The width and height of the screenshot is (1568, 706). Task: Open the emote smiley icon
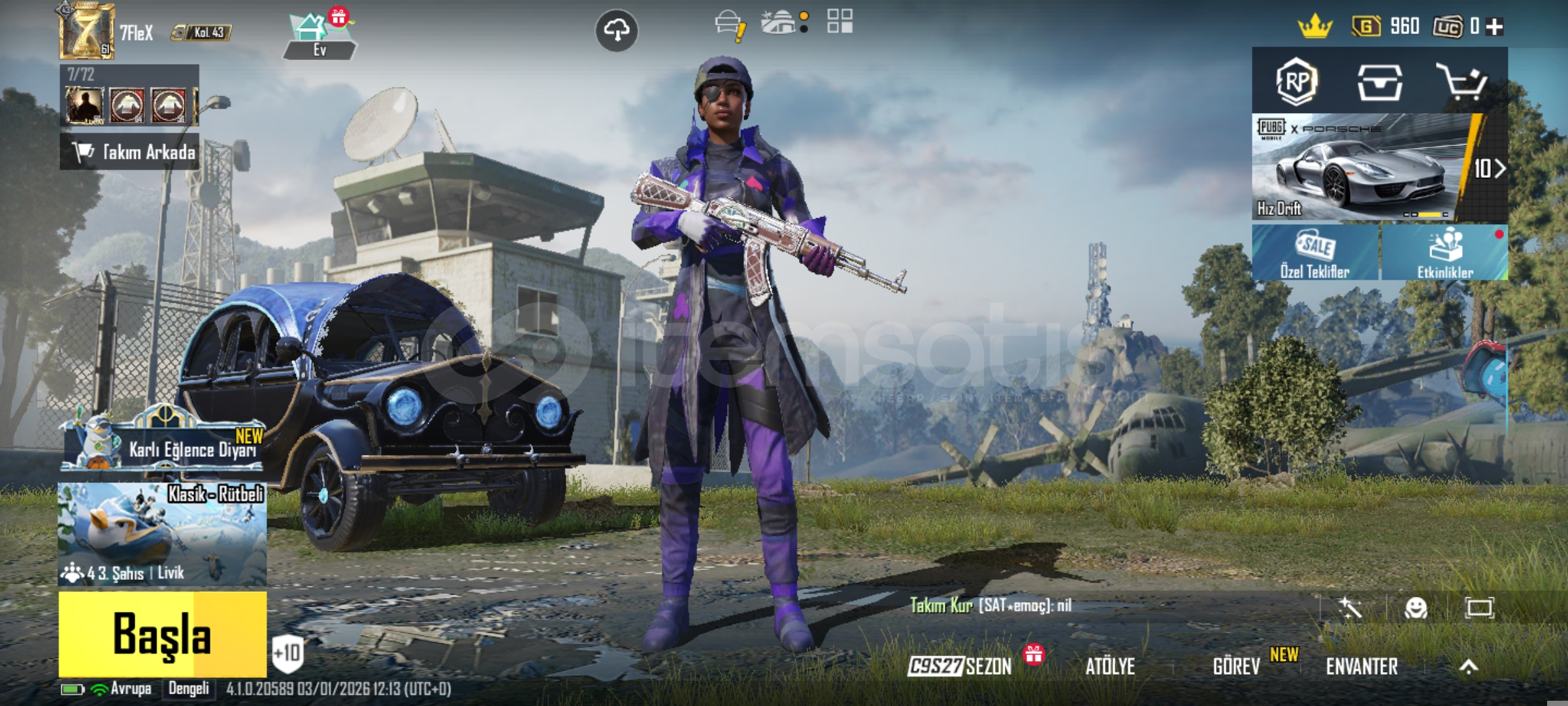[1416, 608]
